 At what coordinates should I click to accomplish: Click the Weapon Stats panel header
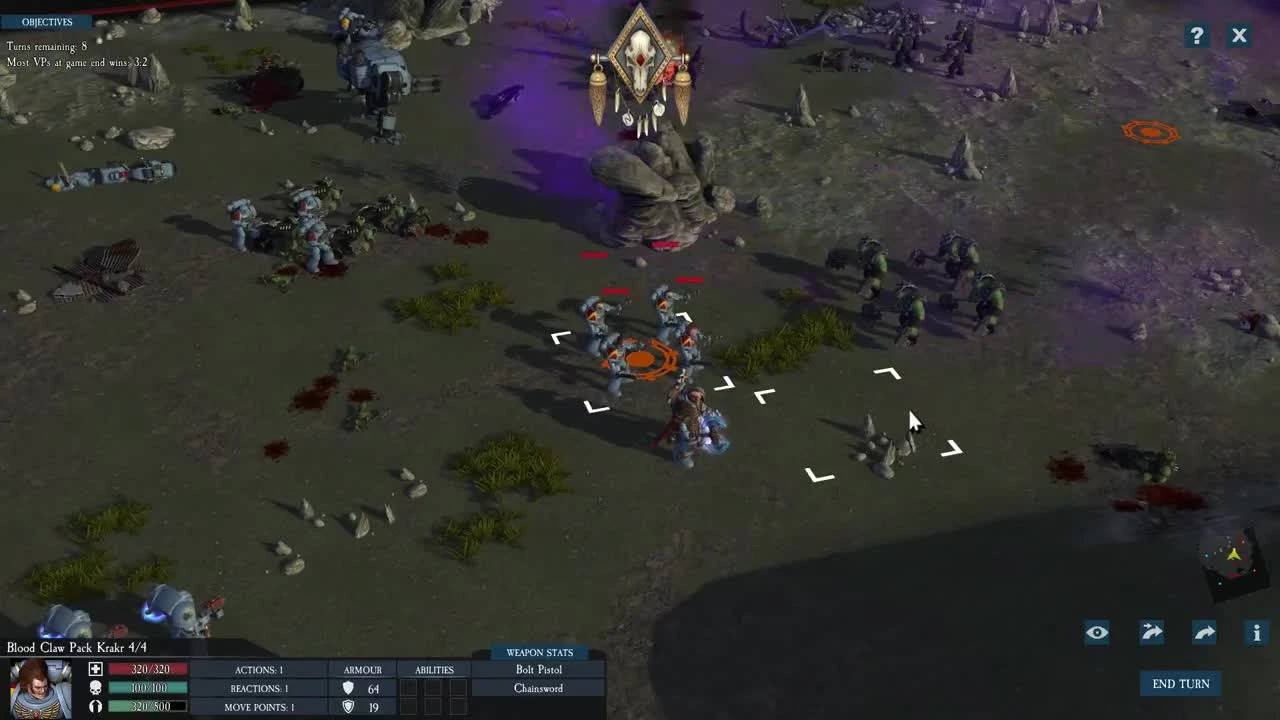point(538,652)
